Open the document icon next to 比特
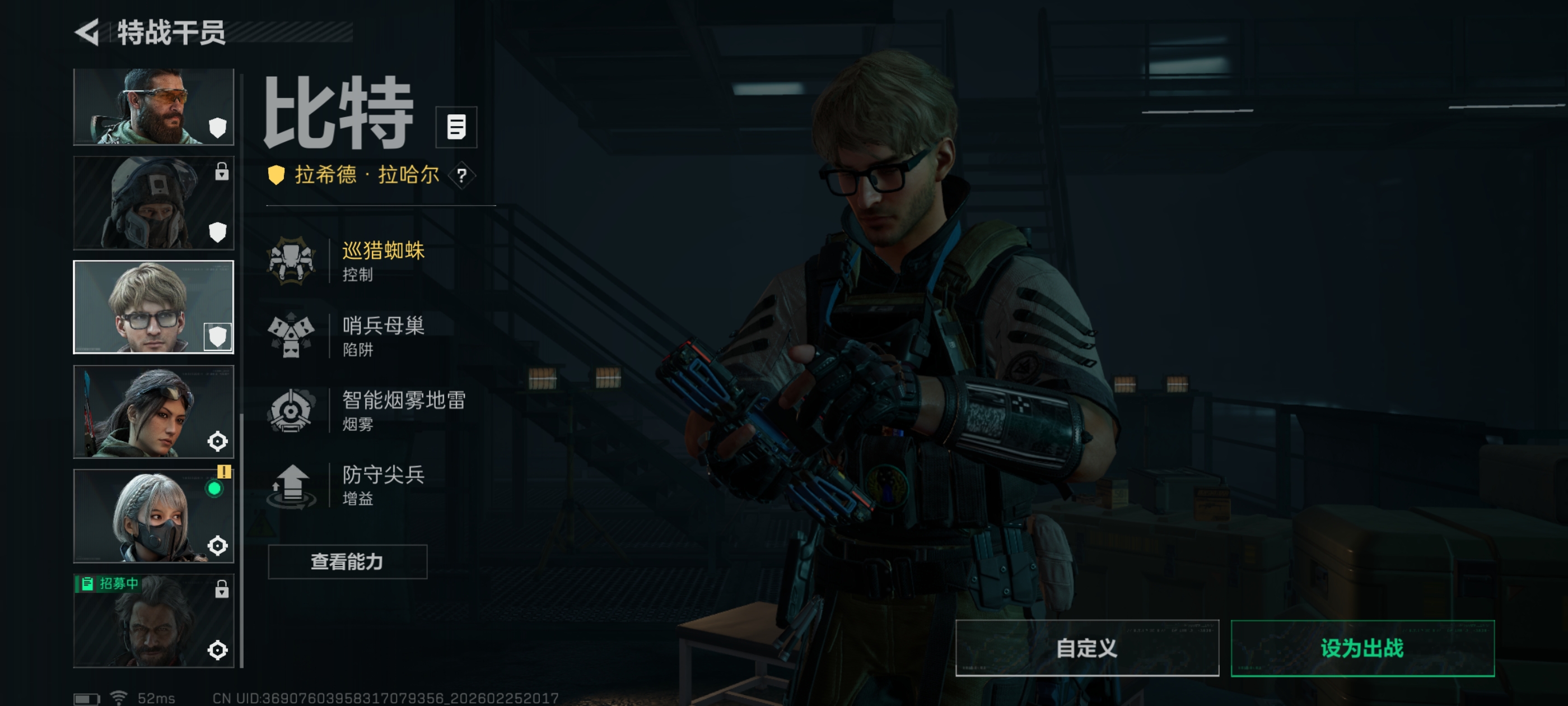This screenshot has height=706, width=1568. point(456,127)
